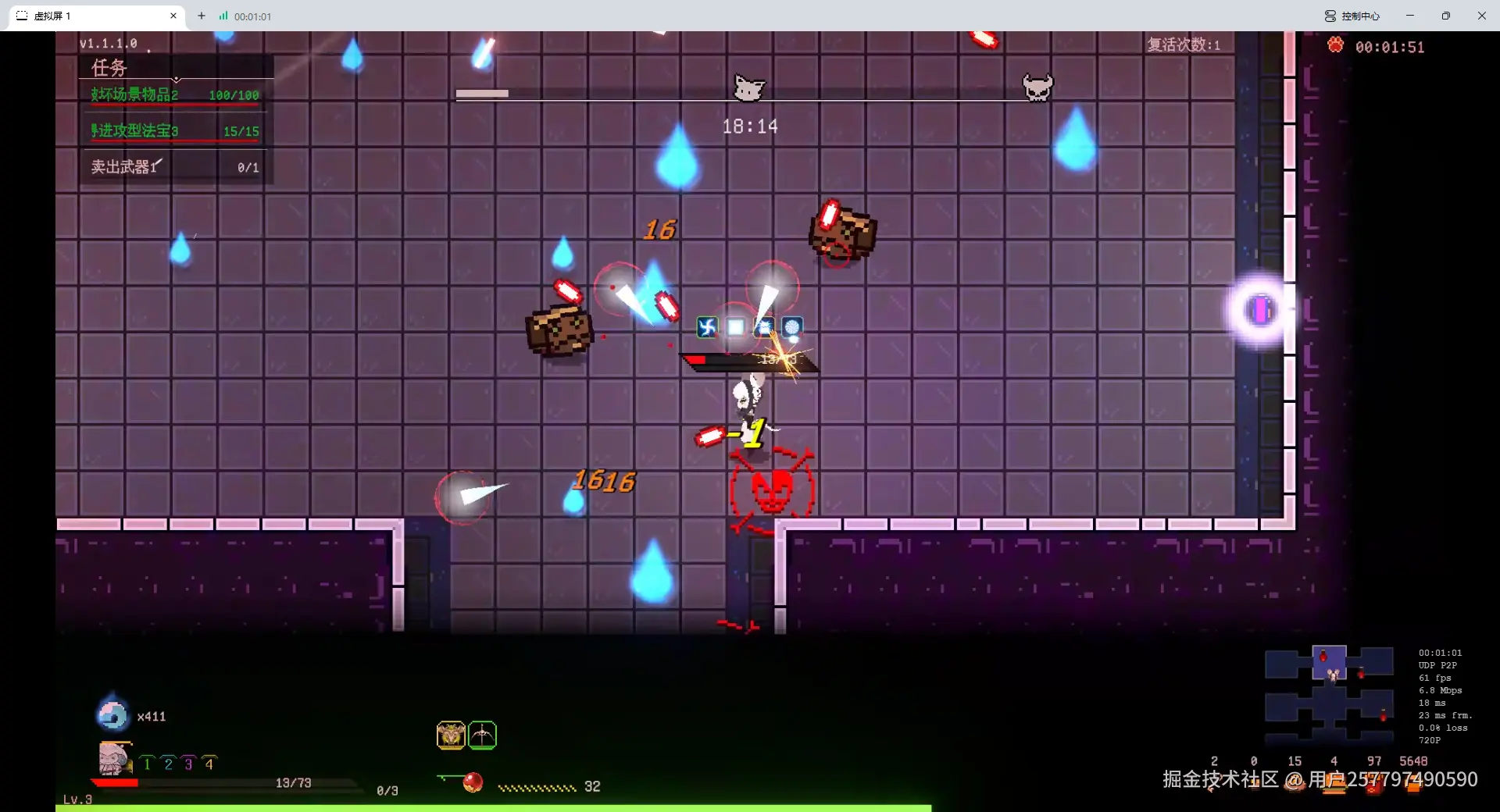Select the 破坏场景物品 quest row
This screenshot has width=1500, height=812.
(174, 95)
